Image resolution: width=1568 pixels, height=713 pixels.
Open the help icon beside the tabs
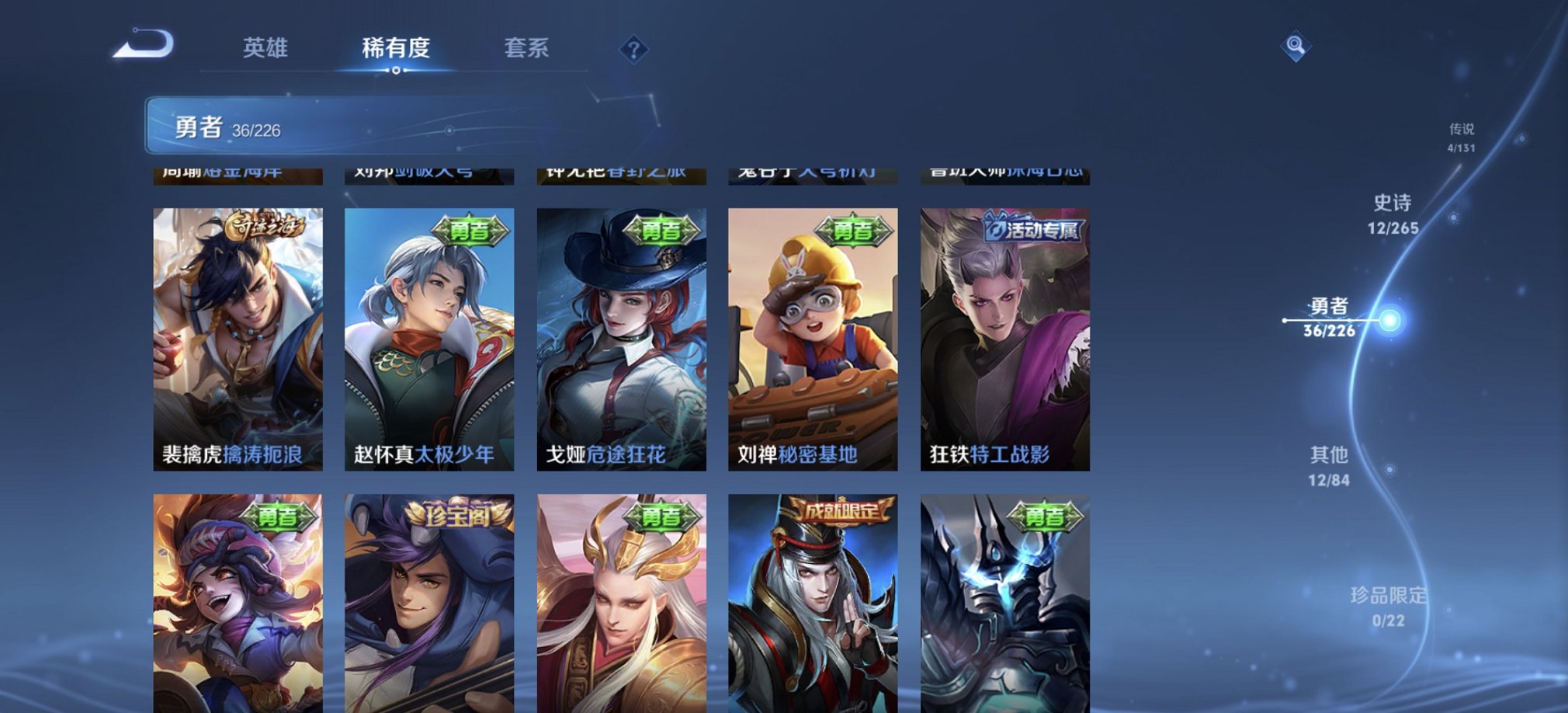pos(635,50)
